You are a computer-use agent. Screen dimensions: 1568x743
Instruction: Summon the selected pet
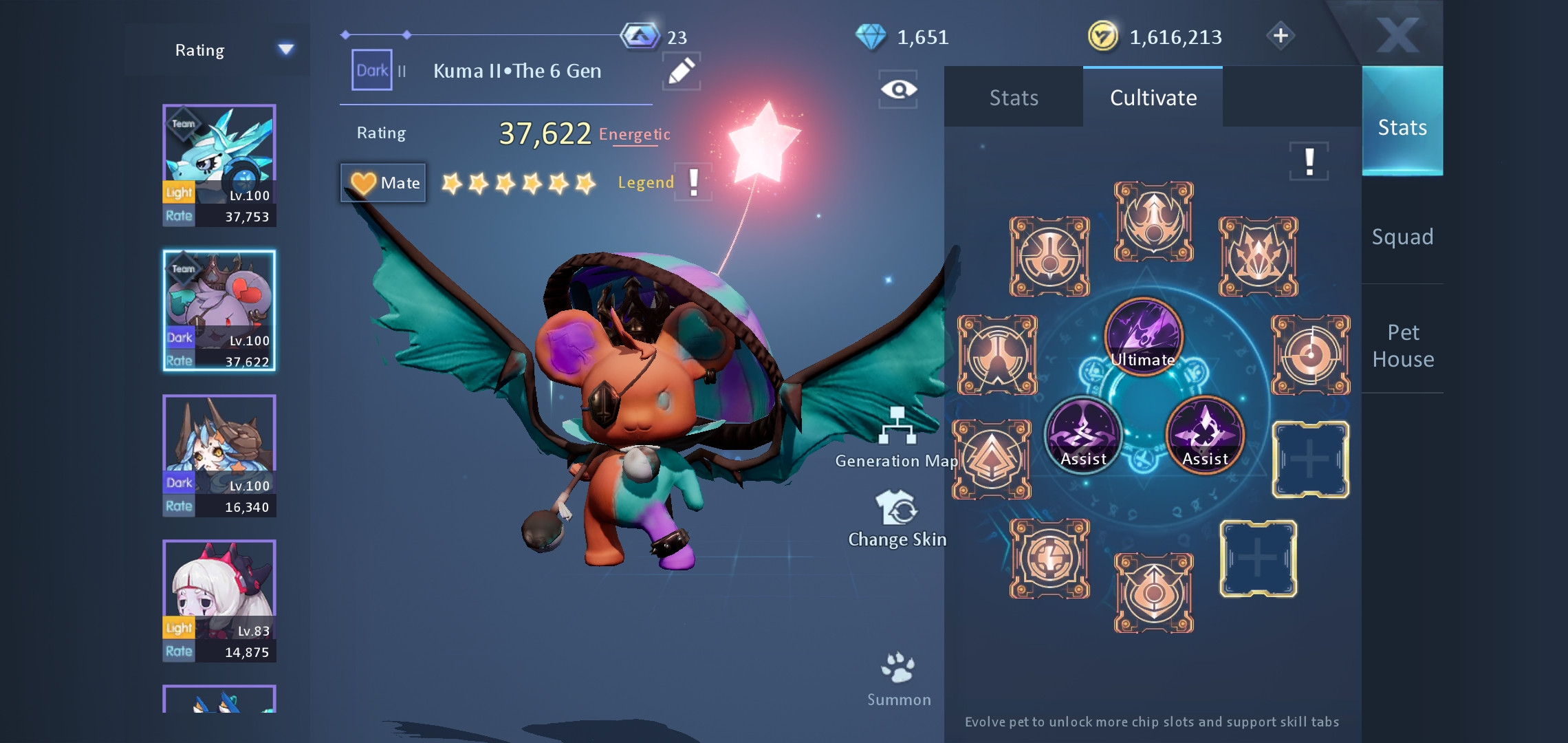point(898,678)
